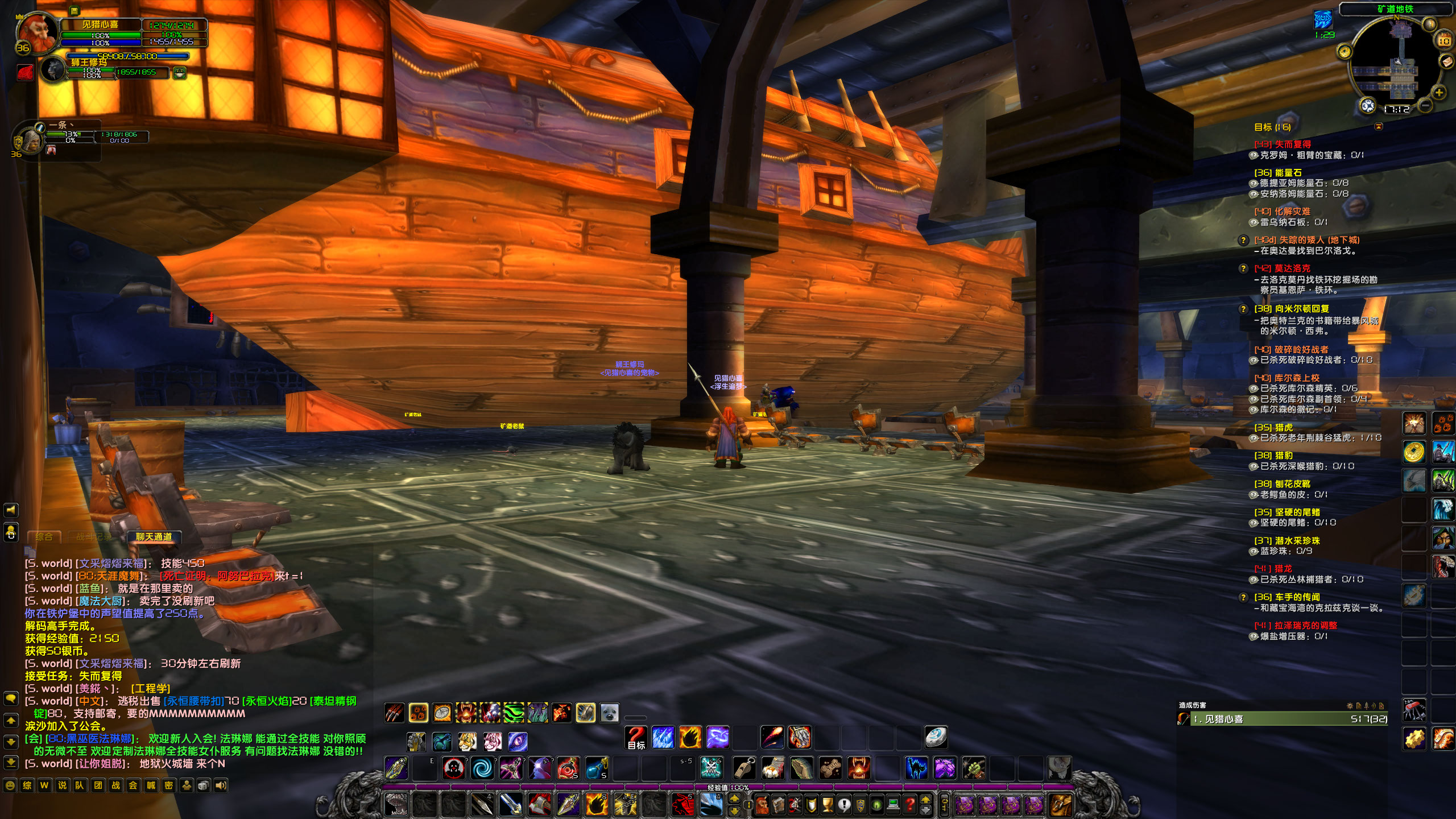Open the mail icon on the minimap

1446,61
